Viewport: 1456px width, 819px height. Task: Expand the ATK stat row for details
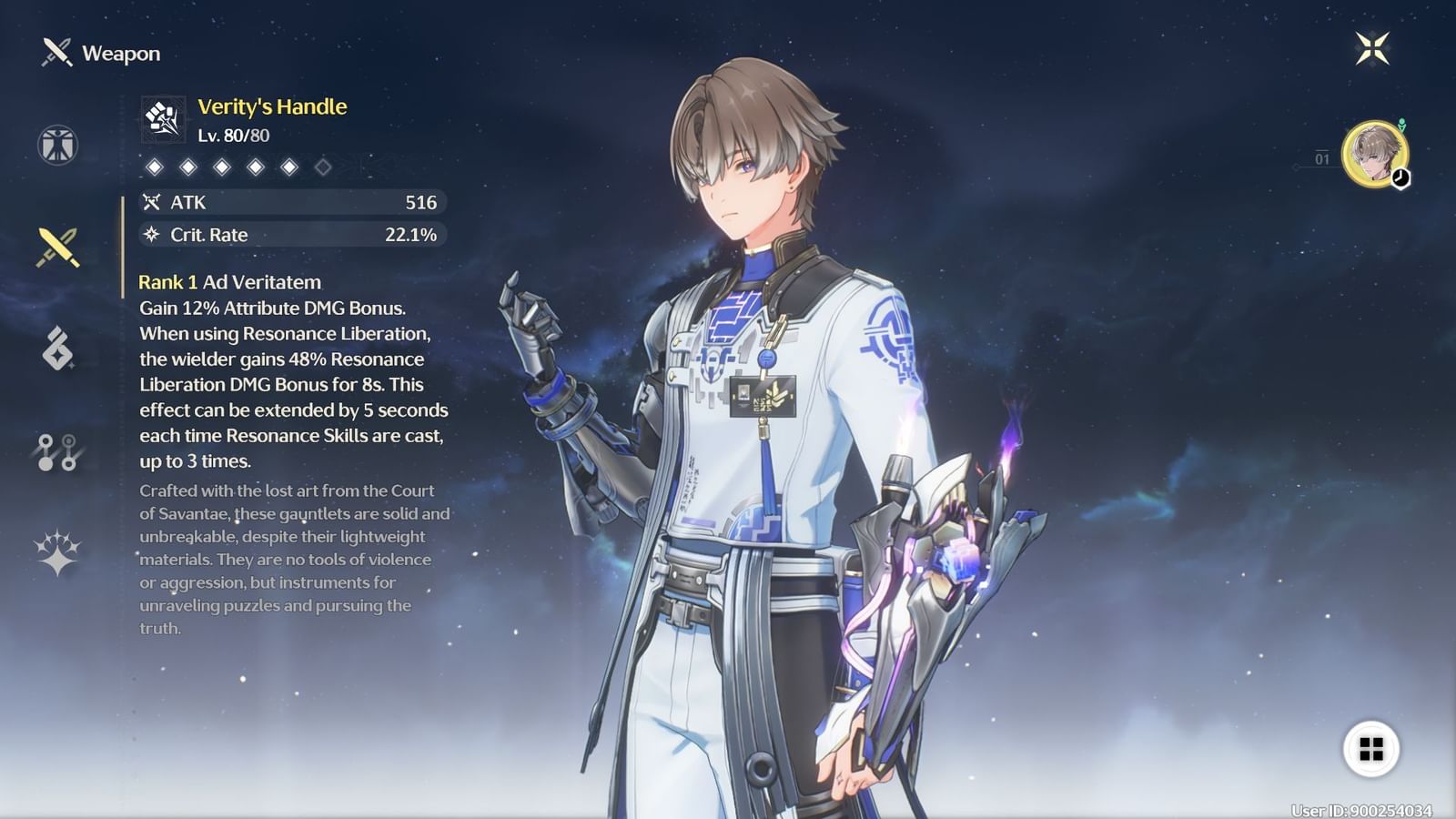click(x=291, y=203)
